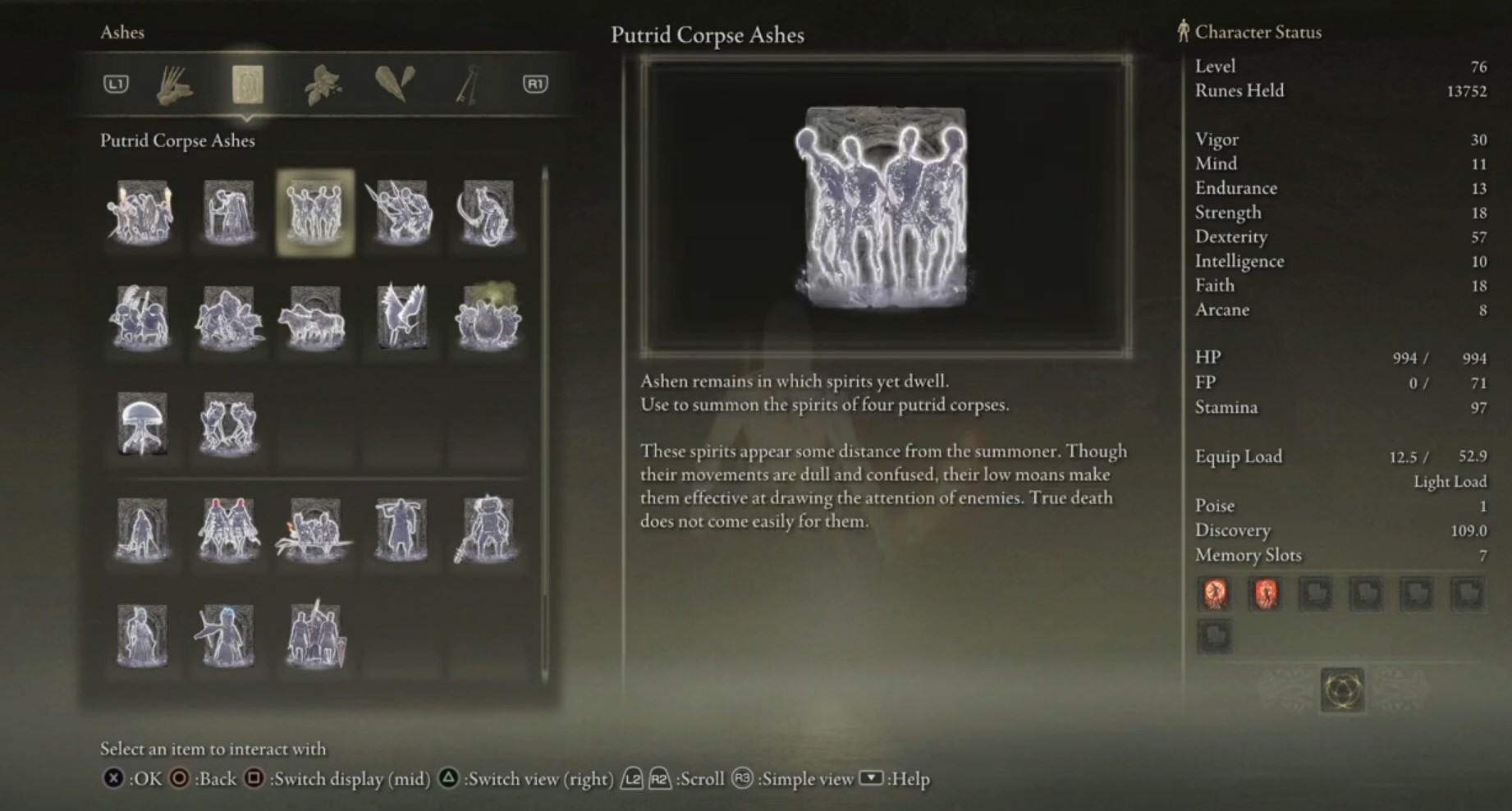Open the highlighted Ashes category tab
This screenshot has width=1512, height=811.
coord(247,85)
